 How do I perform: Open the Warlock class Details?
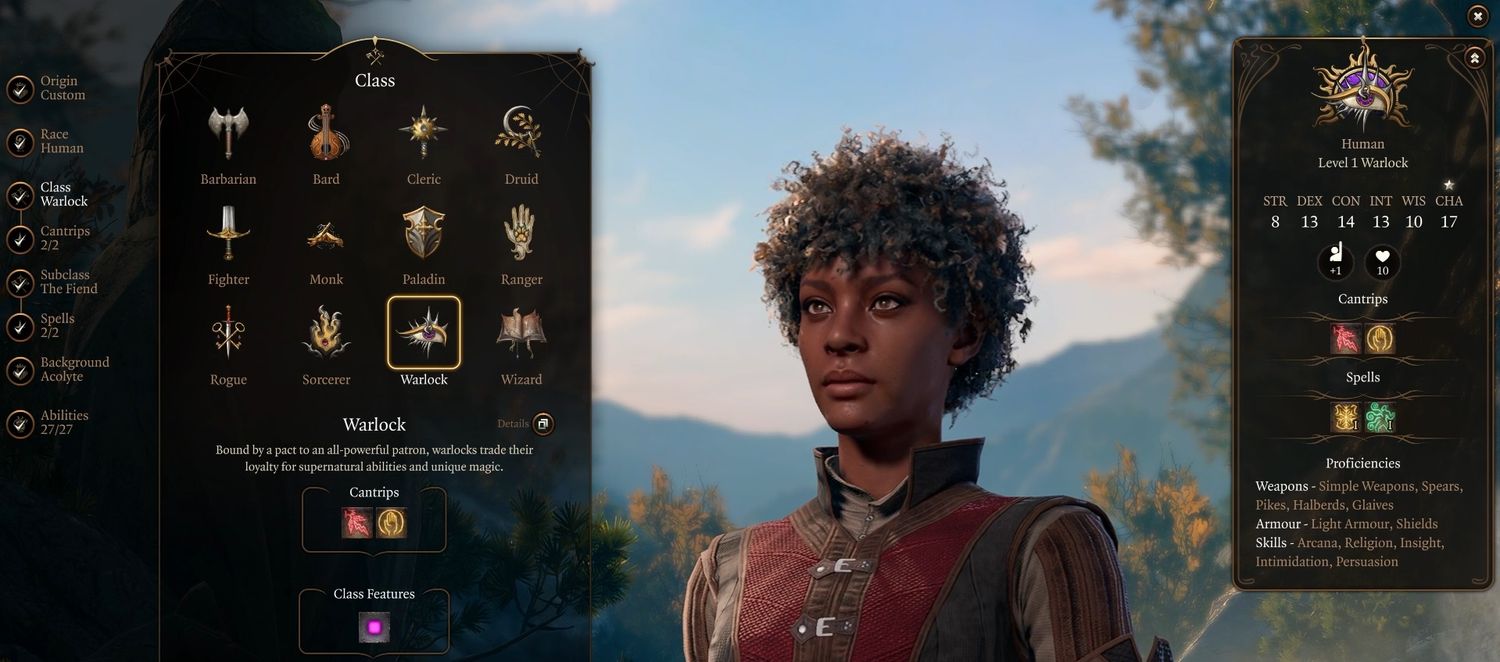pos(542,424)
